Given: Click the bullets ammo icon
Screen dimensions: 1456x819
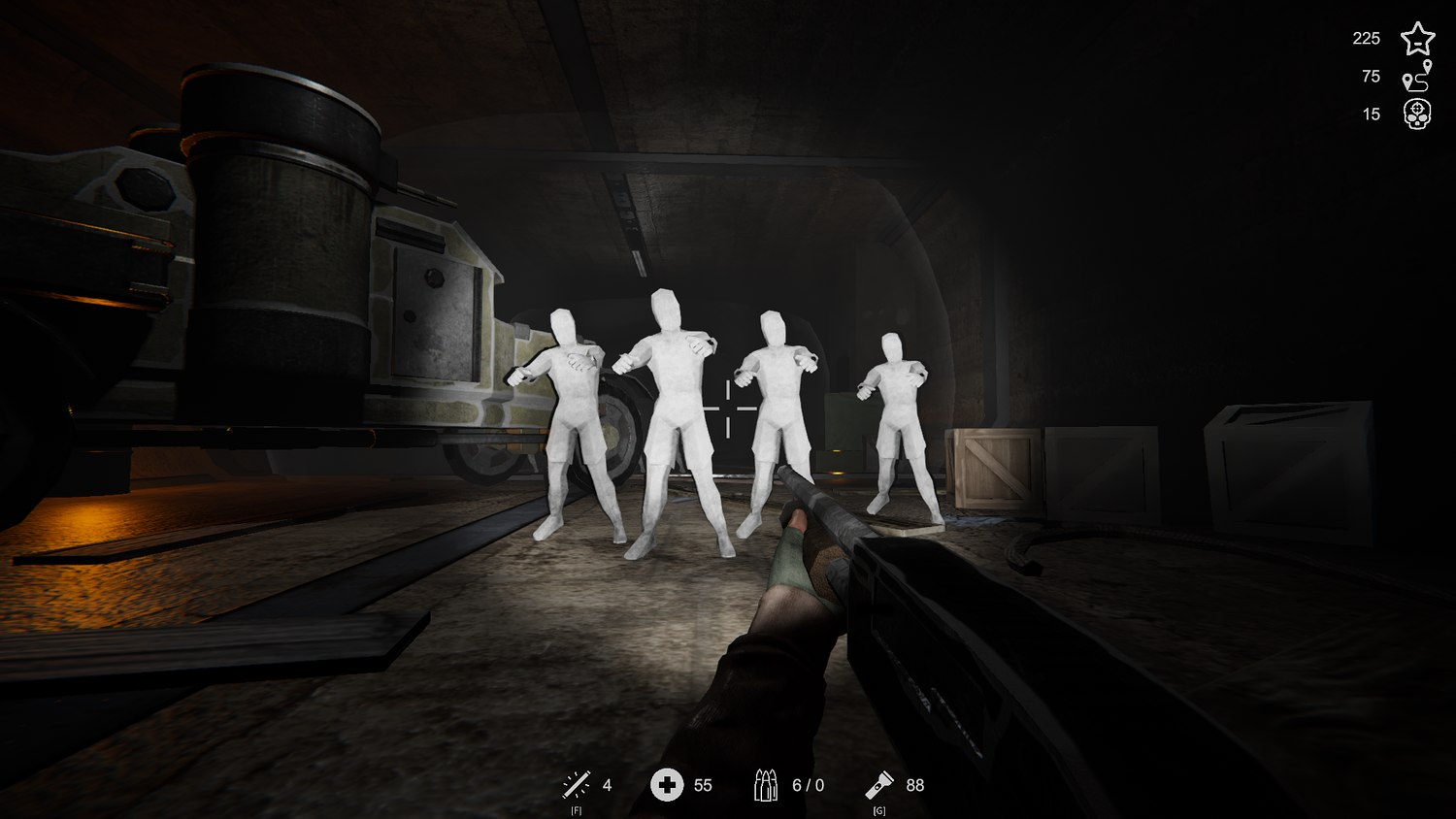Looking at the screenshot, I should 766,785.
